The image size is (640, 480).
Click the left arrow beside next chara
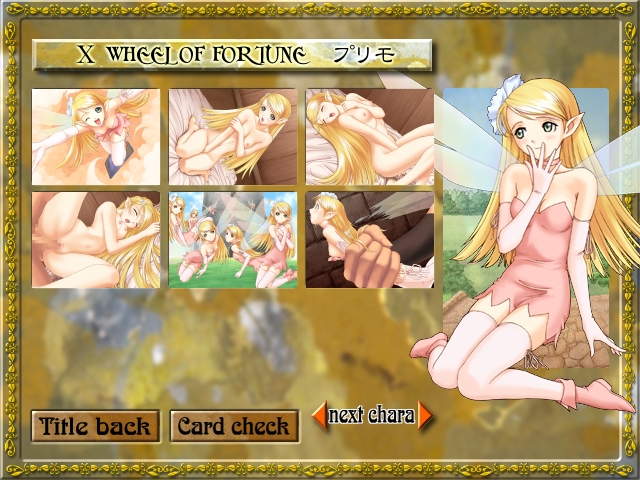[319, 414]
